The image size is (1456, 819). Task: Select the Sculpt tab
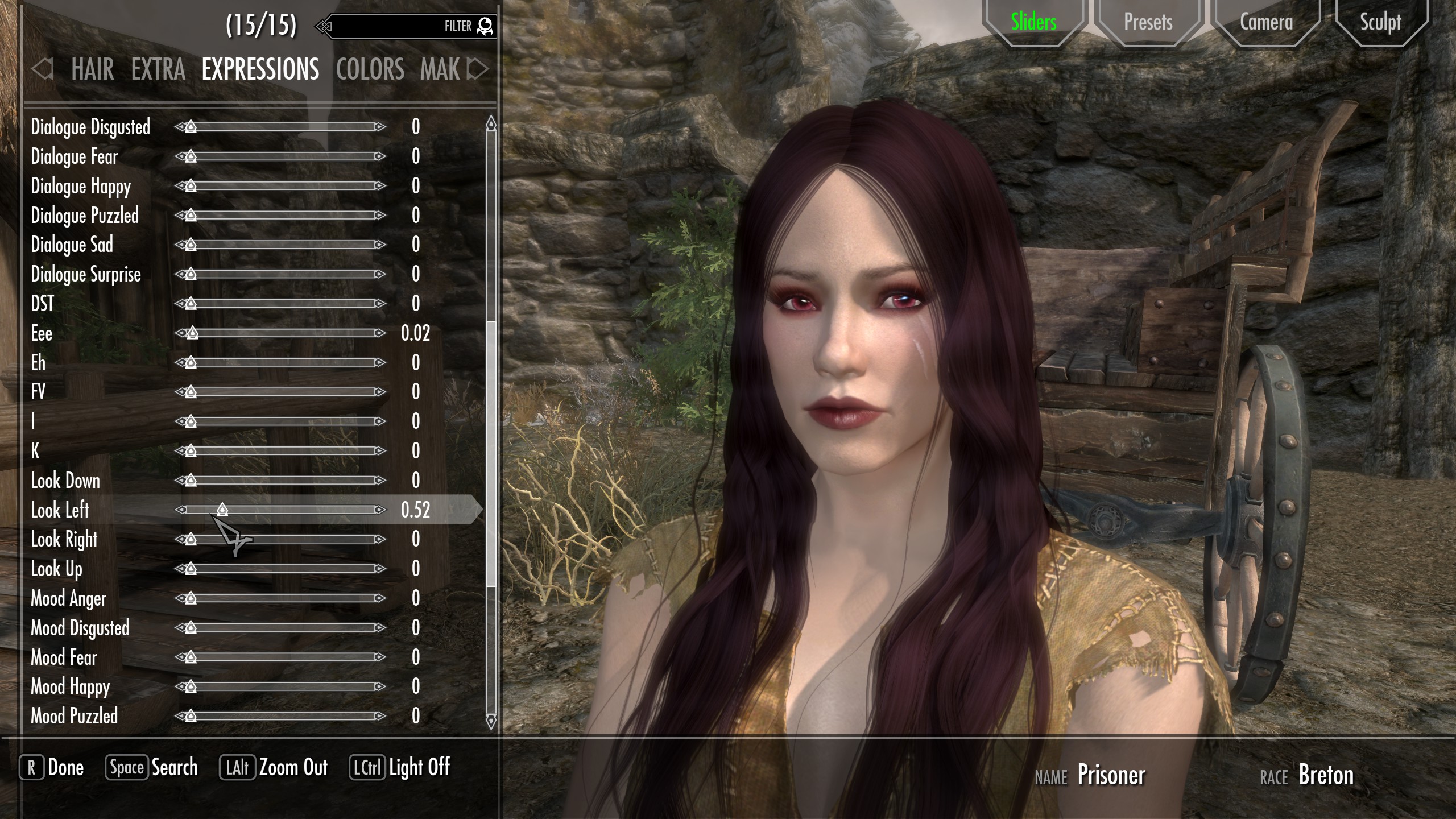(x=1380, y=23)
